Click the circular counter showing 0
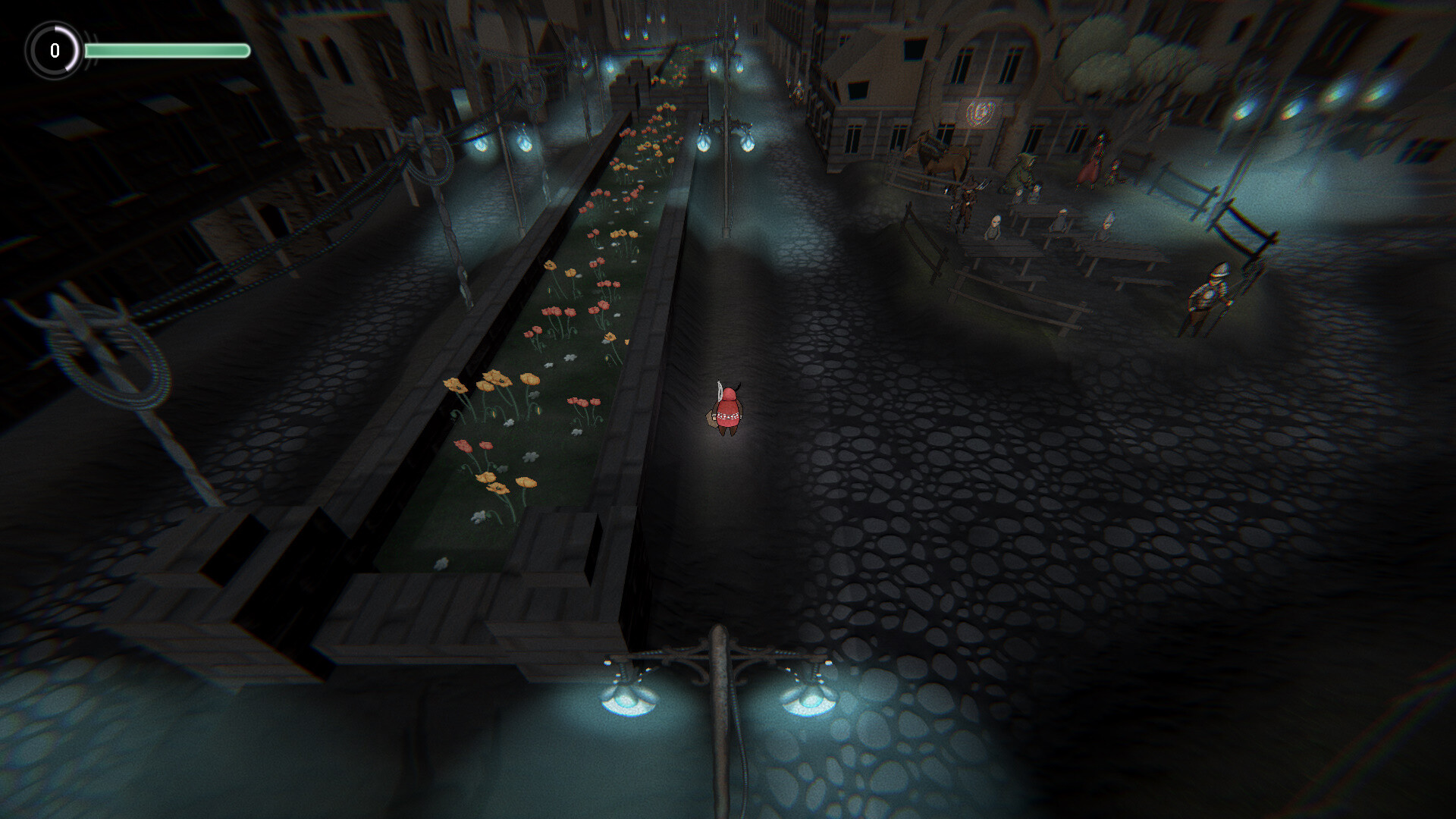This screenshot has height=819, width=1456. (54, 52)
